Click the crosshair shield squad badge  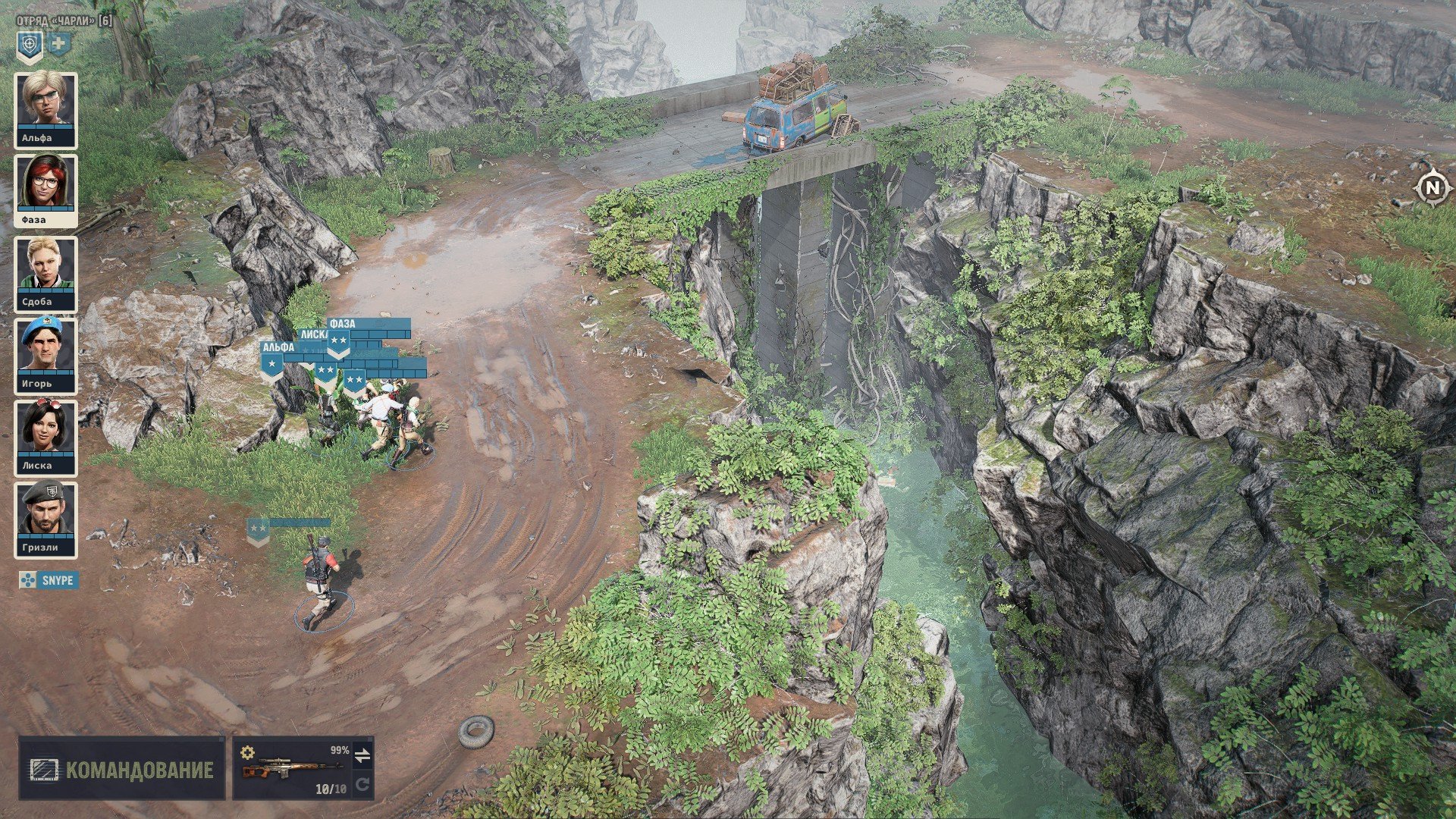[x=30, y=46]
